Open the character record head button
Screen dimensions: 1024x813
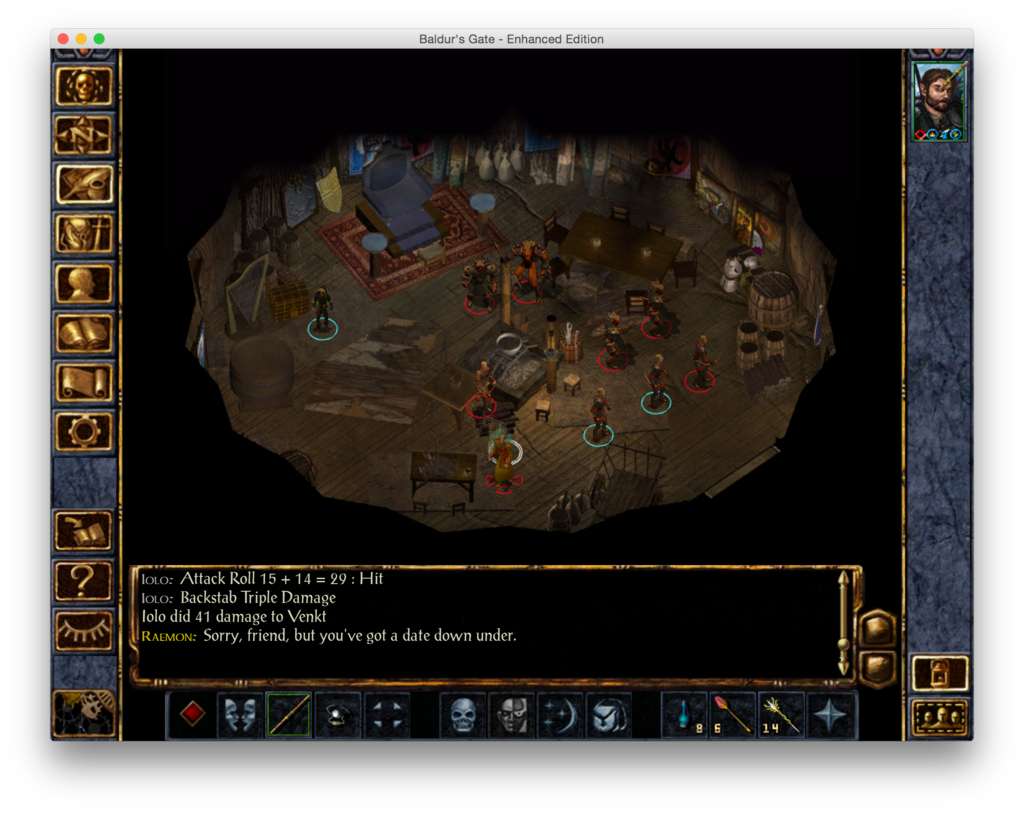tap(85, 283)
